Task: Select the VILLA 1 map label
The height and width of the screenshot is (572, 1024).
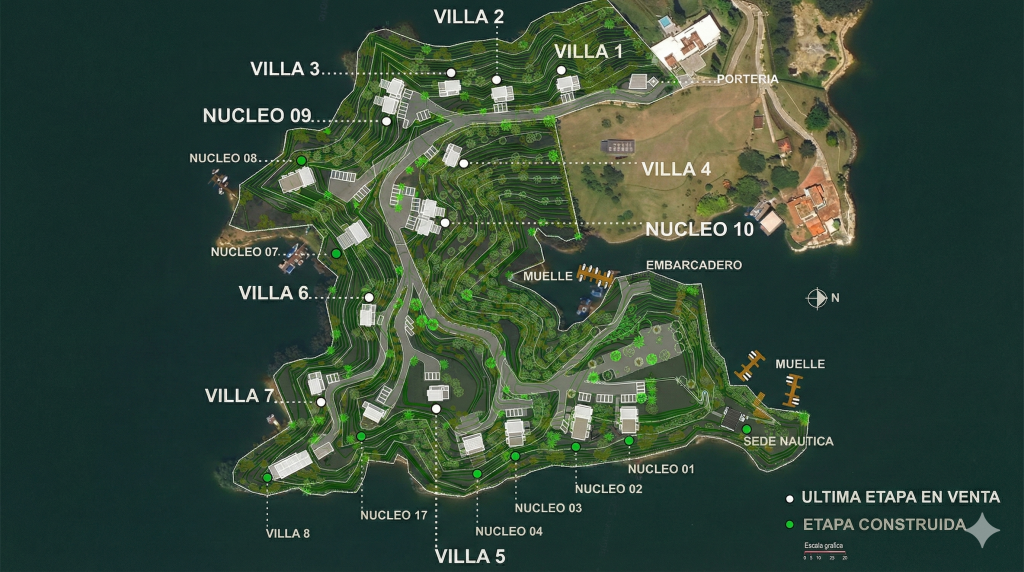Action: (x=588, y=51)
